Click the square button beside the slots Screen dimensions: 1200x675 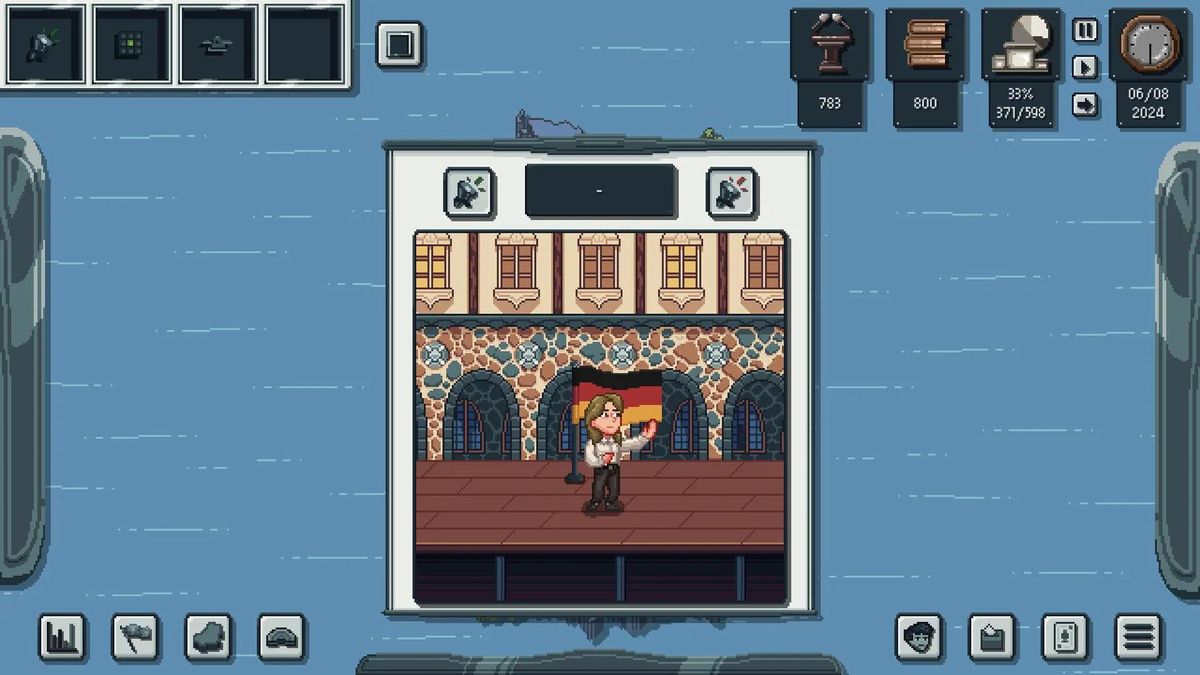pos(399,45)
